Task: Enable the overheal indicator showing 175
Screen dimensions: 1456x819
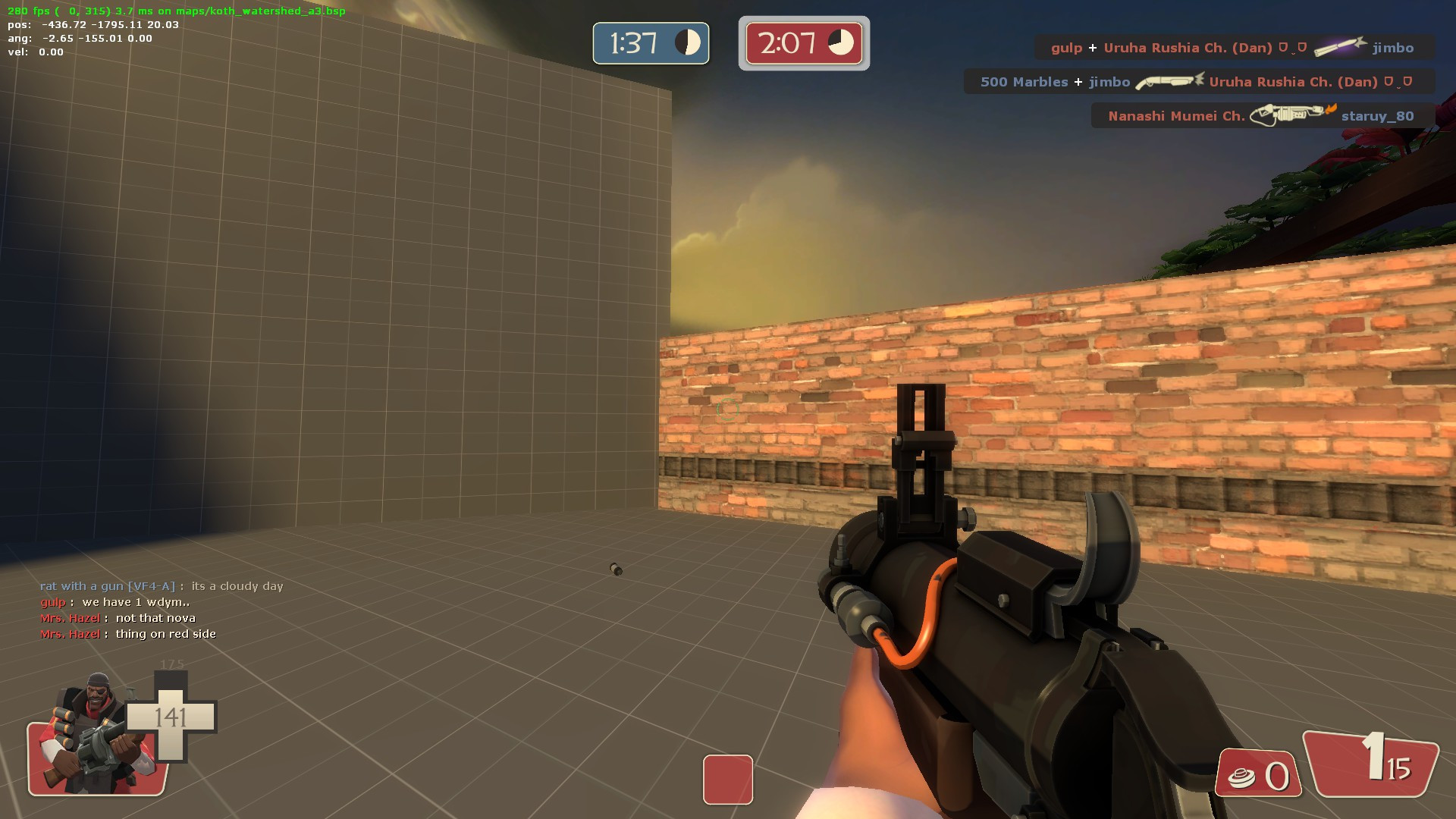Action: click(173, 663)
